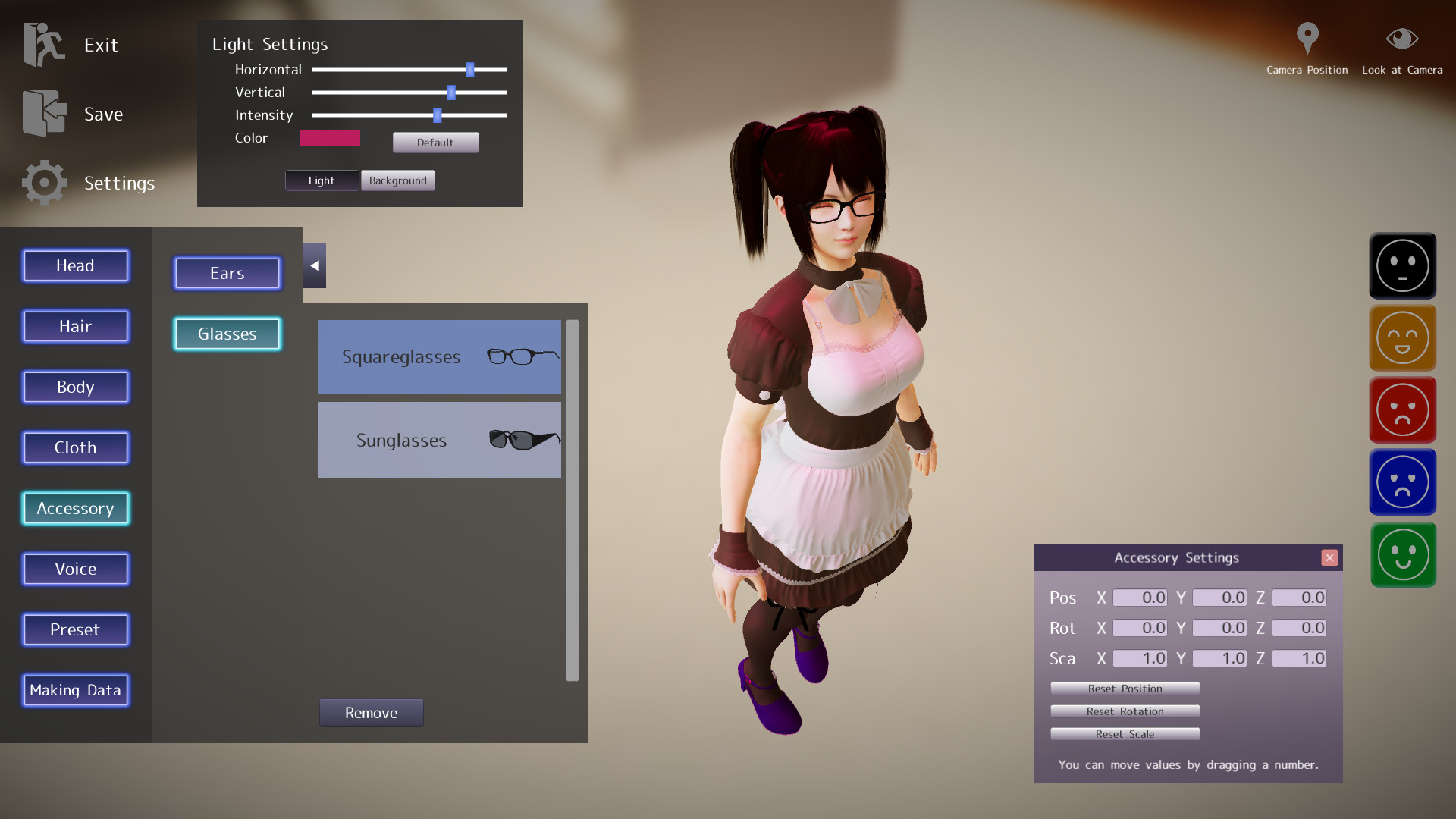Click the pink light Color swatch

(x=329, y=138)
